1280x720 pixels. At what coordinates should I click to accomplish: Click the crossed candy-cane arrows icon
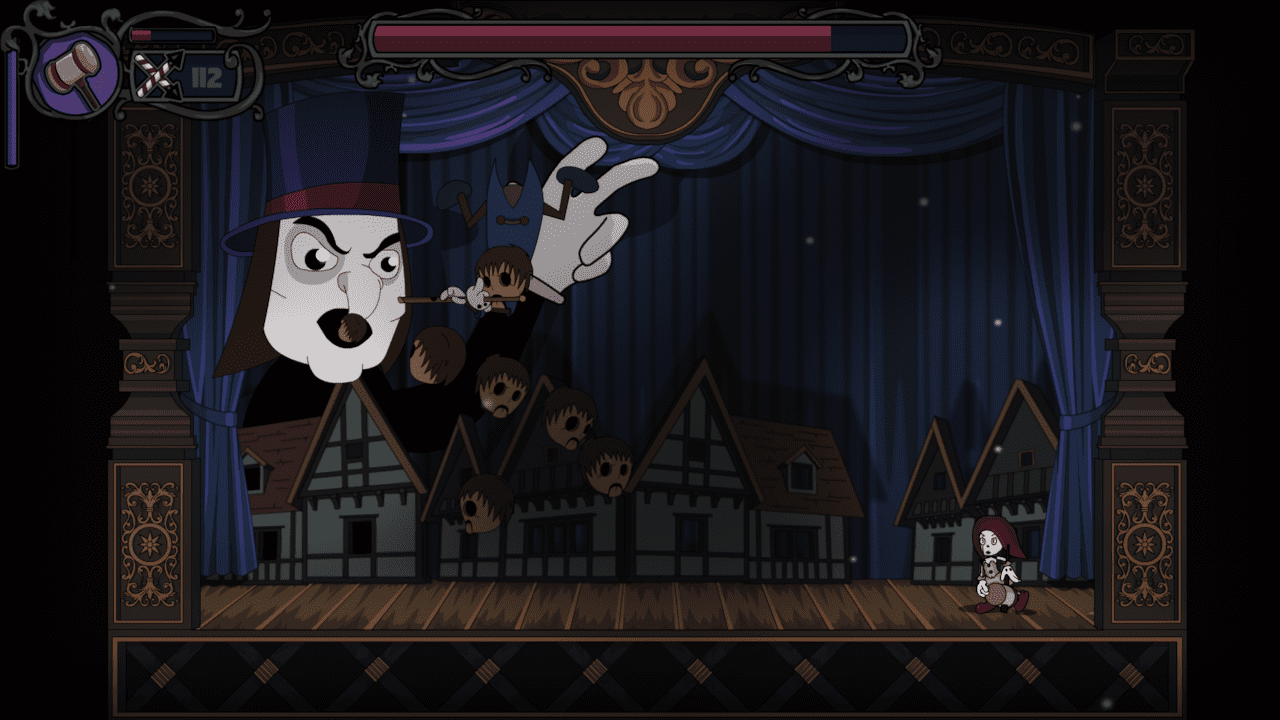153,76
